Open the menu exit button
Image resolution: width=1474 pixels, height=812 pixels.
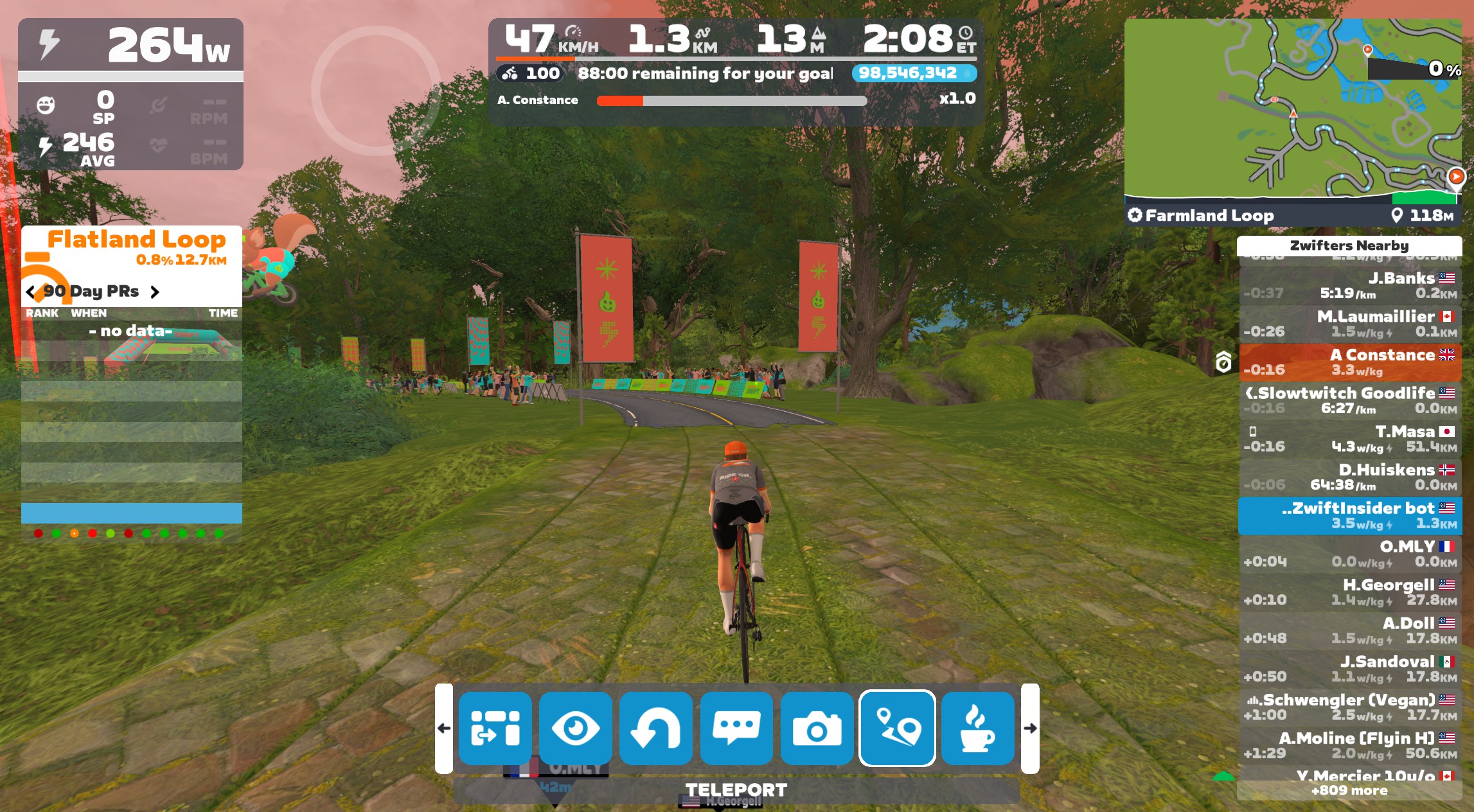coord(495,728)
